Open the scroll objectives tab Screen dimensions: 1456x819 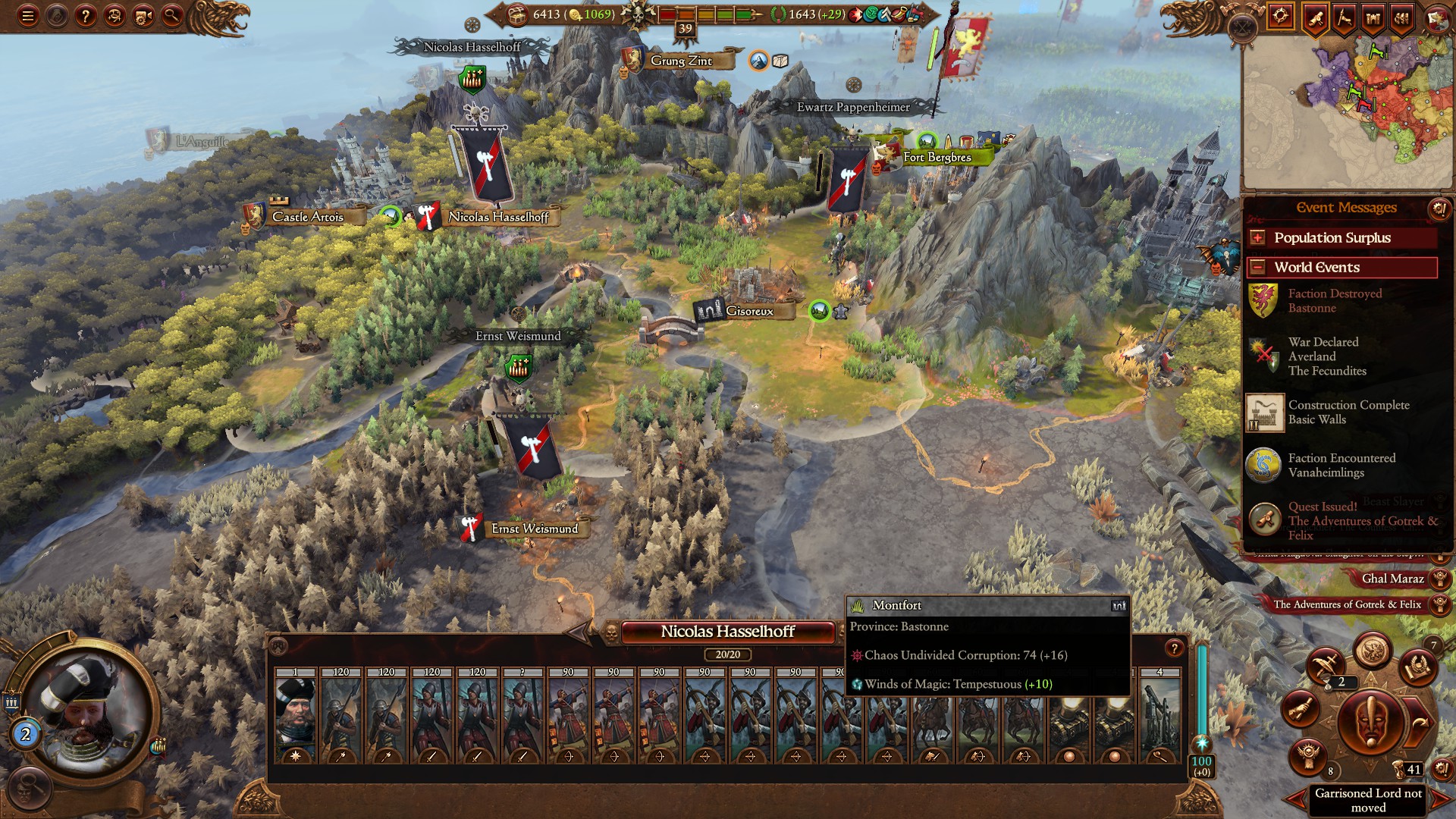tap(1315, 17)
